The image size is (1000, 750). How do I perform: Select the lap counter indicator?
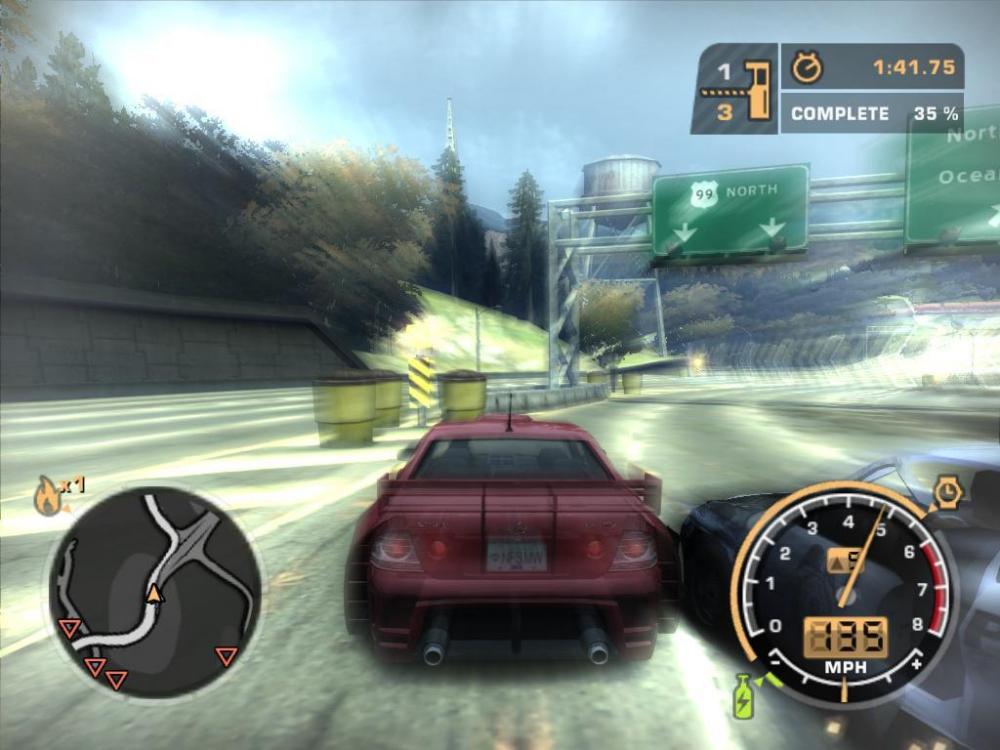pyautogui.click(x=735, y=89)
